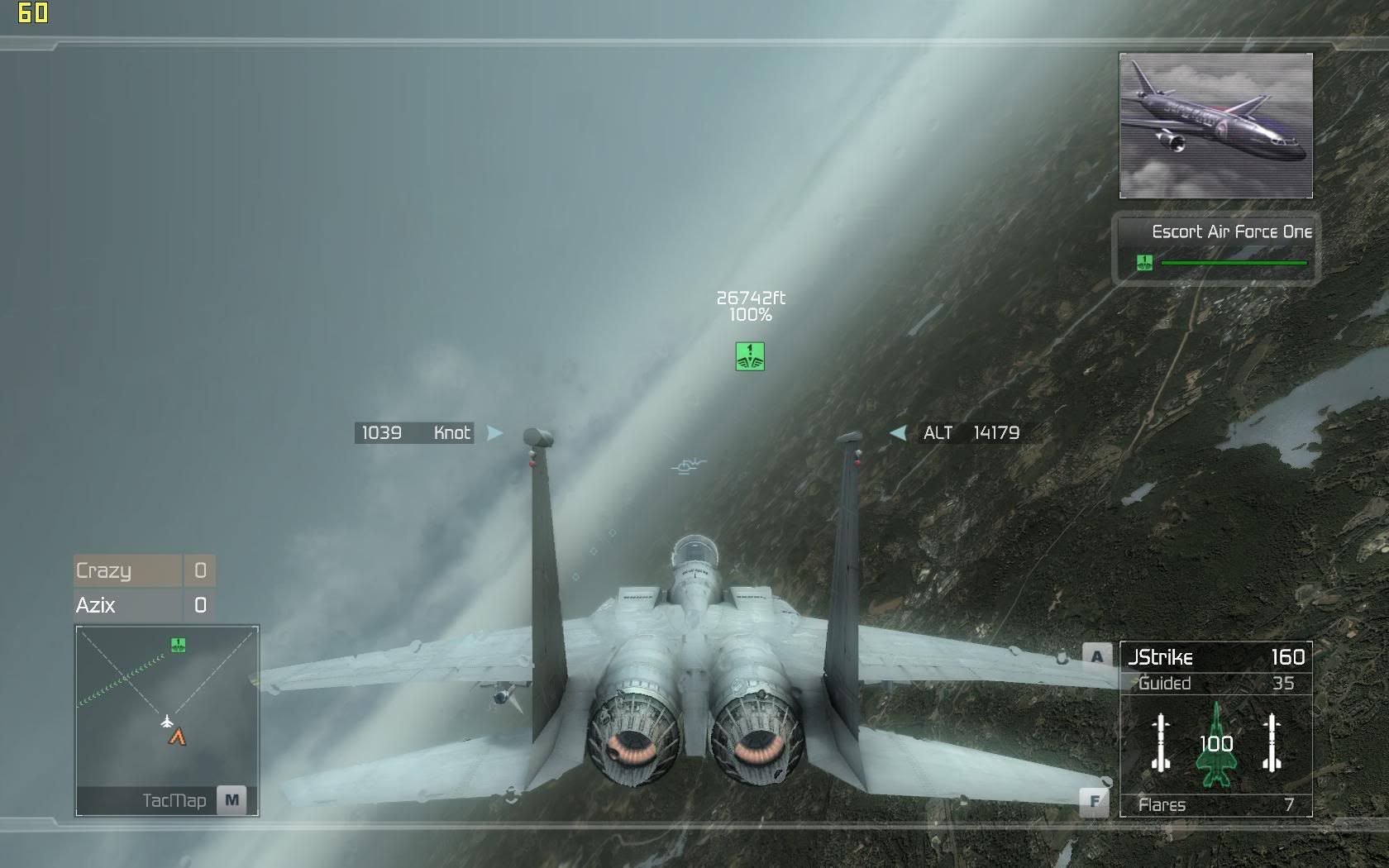Screen dimensions: 1389x868
Task: Click the green aircraft damage status icon
Action: pyautogui.click(x=1215, y=745)
